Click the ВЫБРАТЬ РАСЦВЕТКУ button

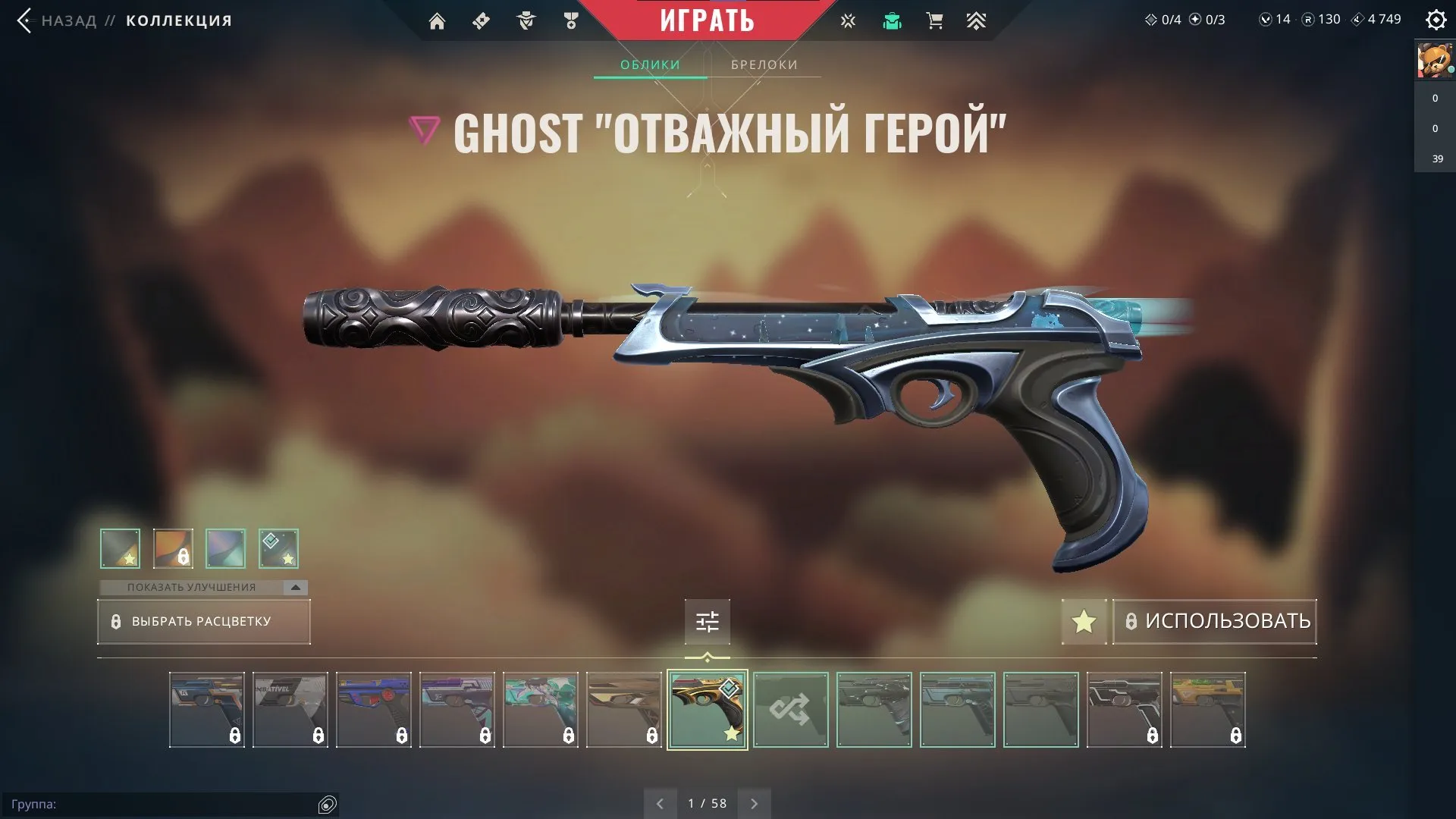203,622
